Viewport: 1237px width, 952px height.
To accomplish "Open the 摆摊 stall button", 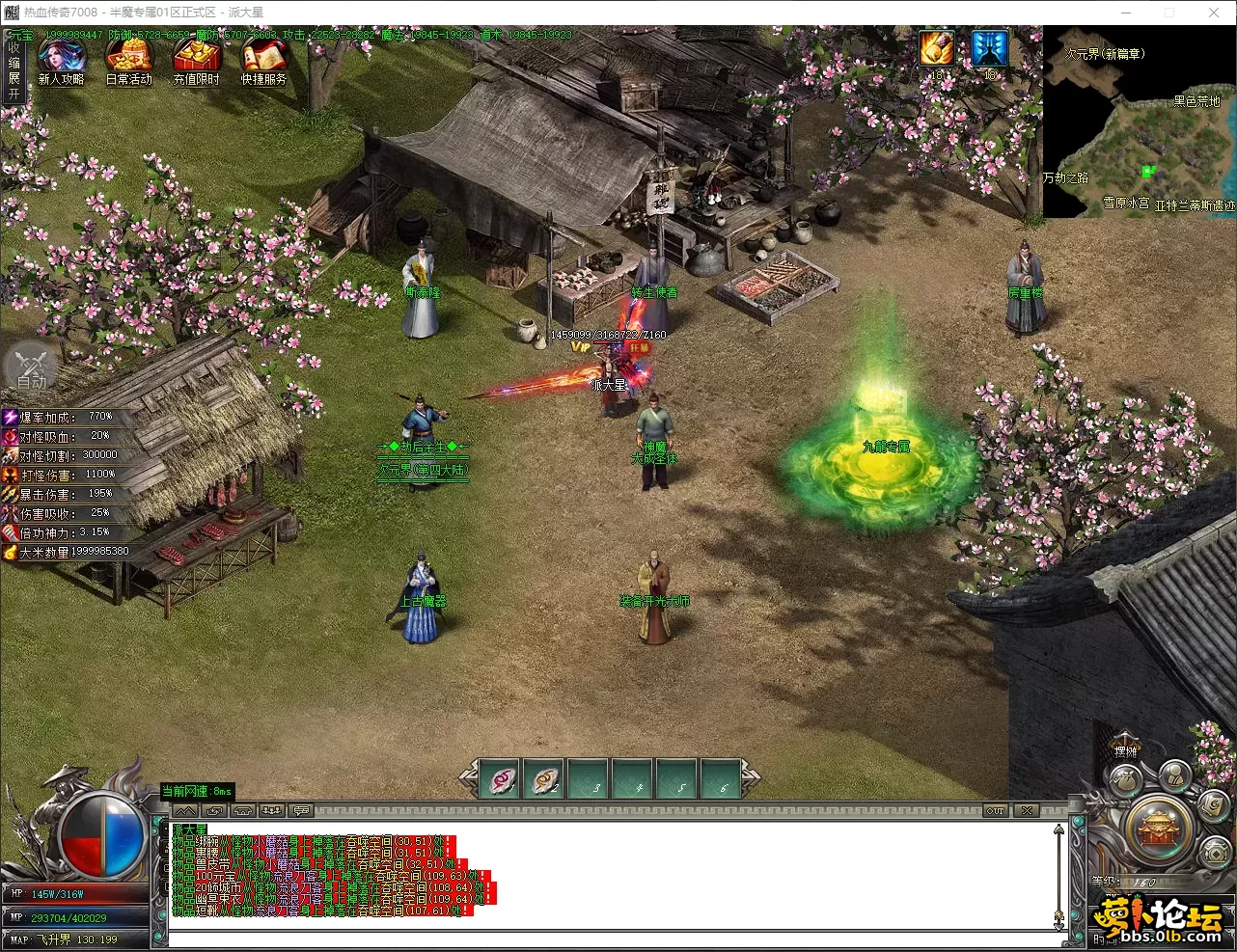I will coord(1125,750).
